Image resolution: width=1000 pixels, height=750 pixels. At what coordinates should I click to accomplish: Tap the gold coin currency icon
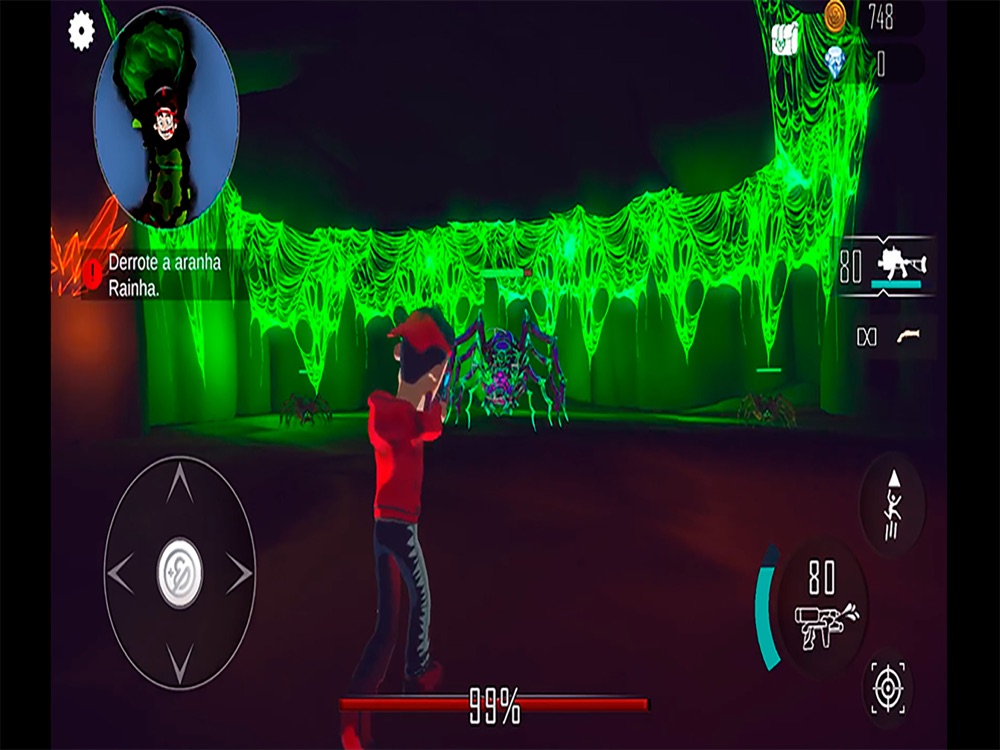point(835,15)
